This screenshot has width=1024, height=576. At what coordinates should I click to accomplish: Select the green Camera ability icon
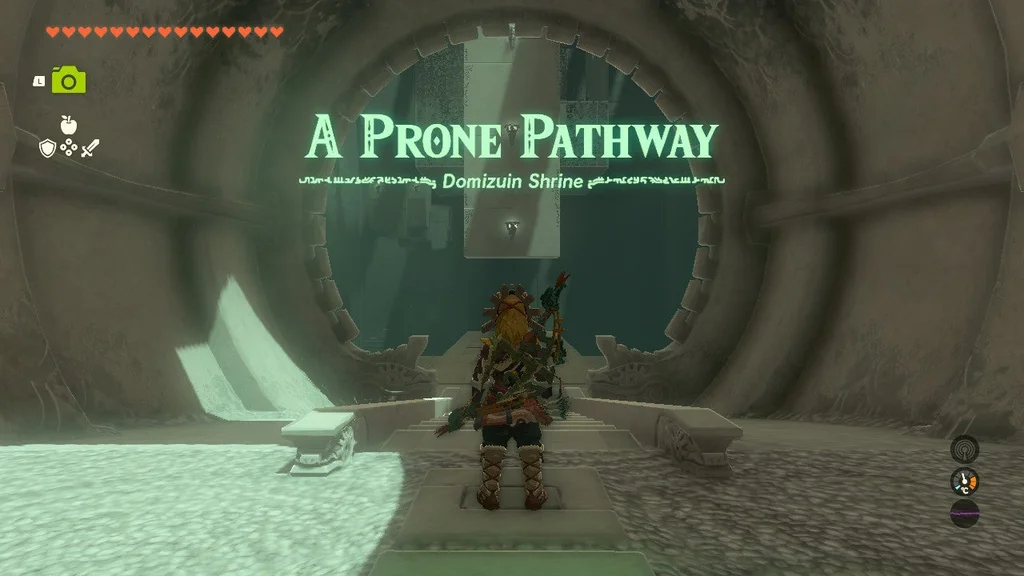68,80
